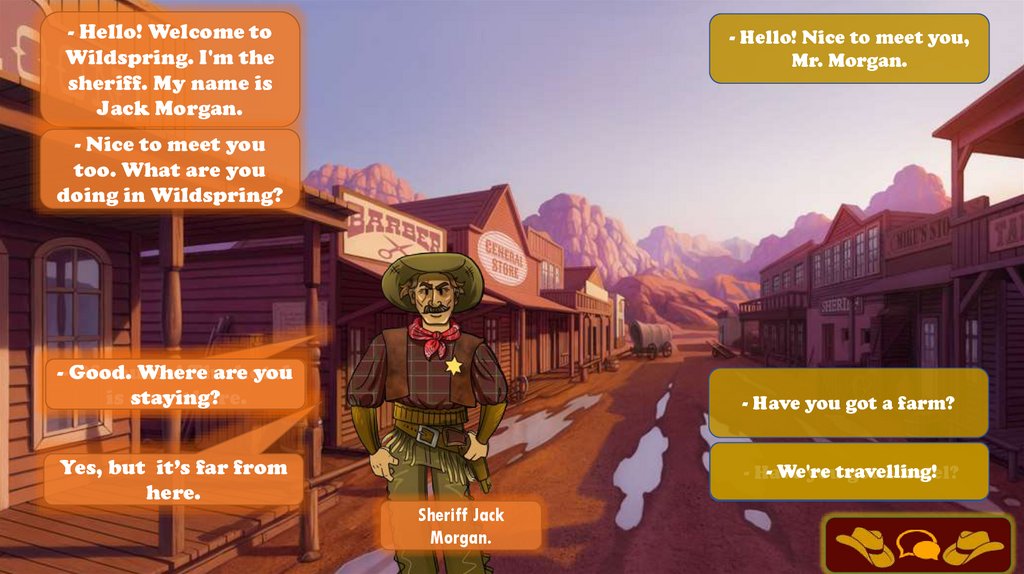Click the cowboy hats and speech bubbles icon
1024x574 pixels.
918,545
